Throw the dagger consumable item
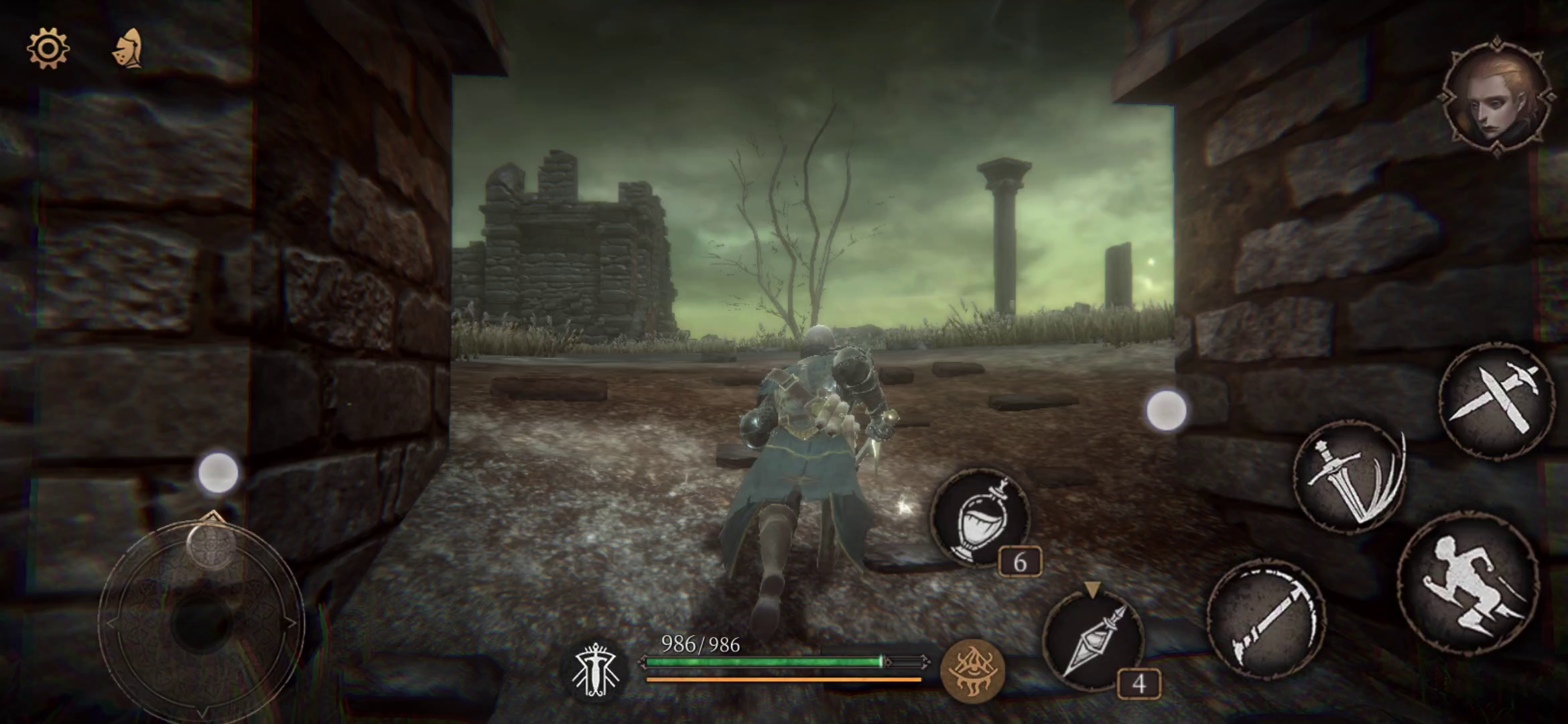 coord(1094,642)
